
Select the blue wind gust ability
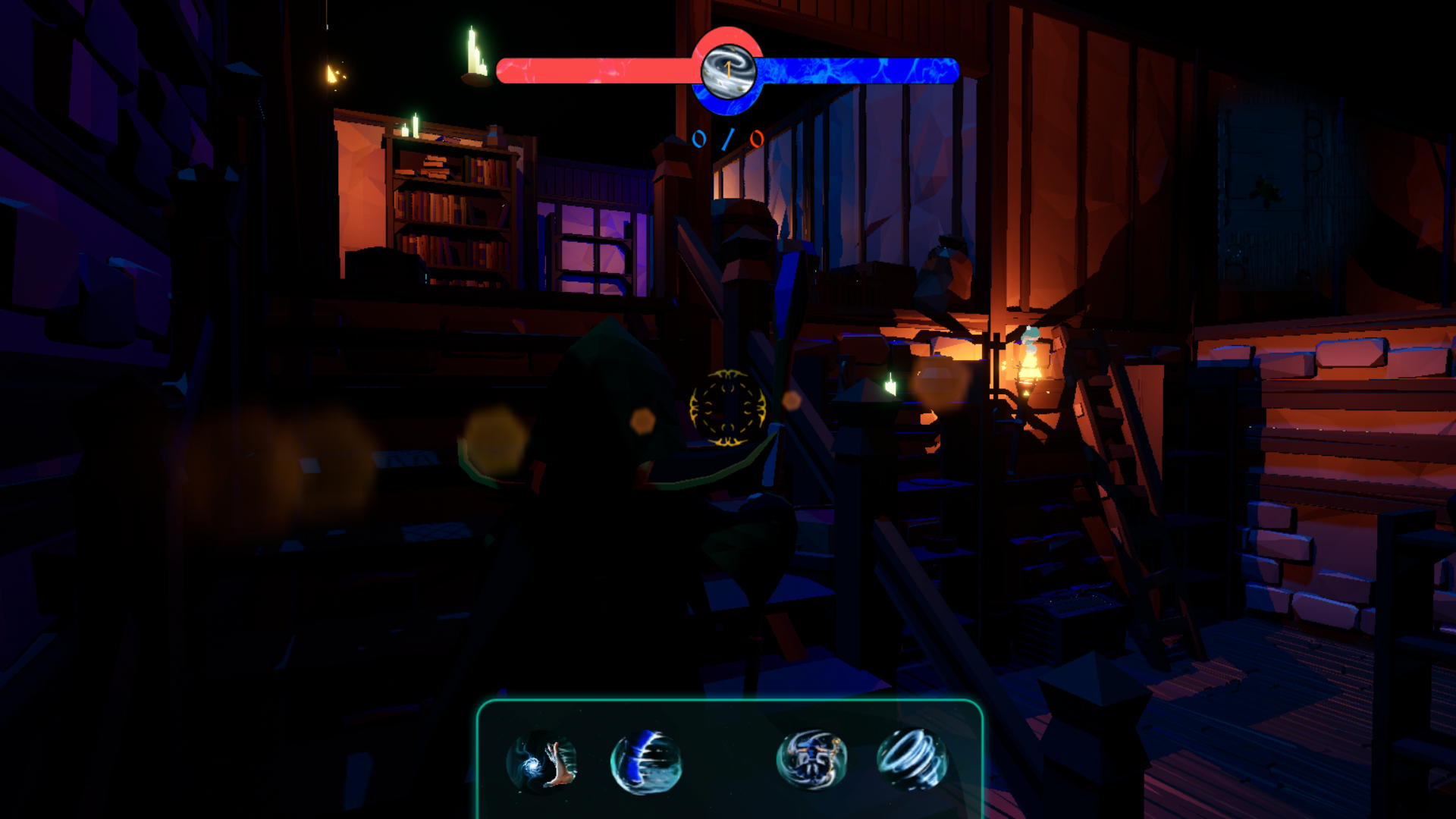646,761
